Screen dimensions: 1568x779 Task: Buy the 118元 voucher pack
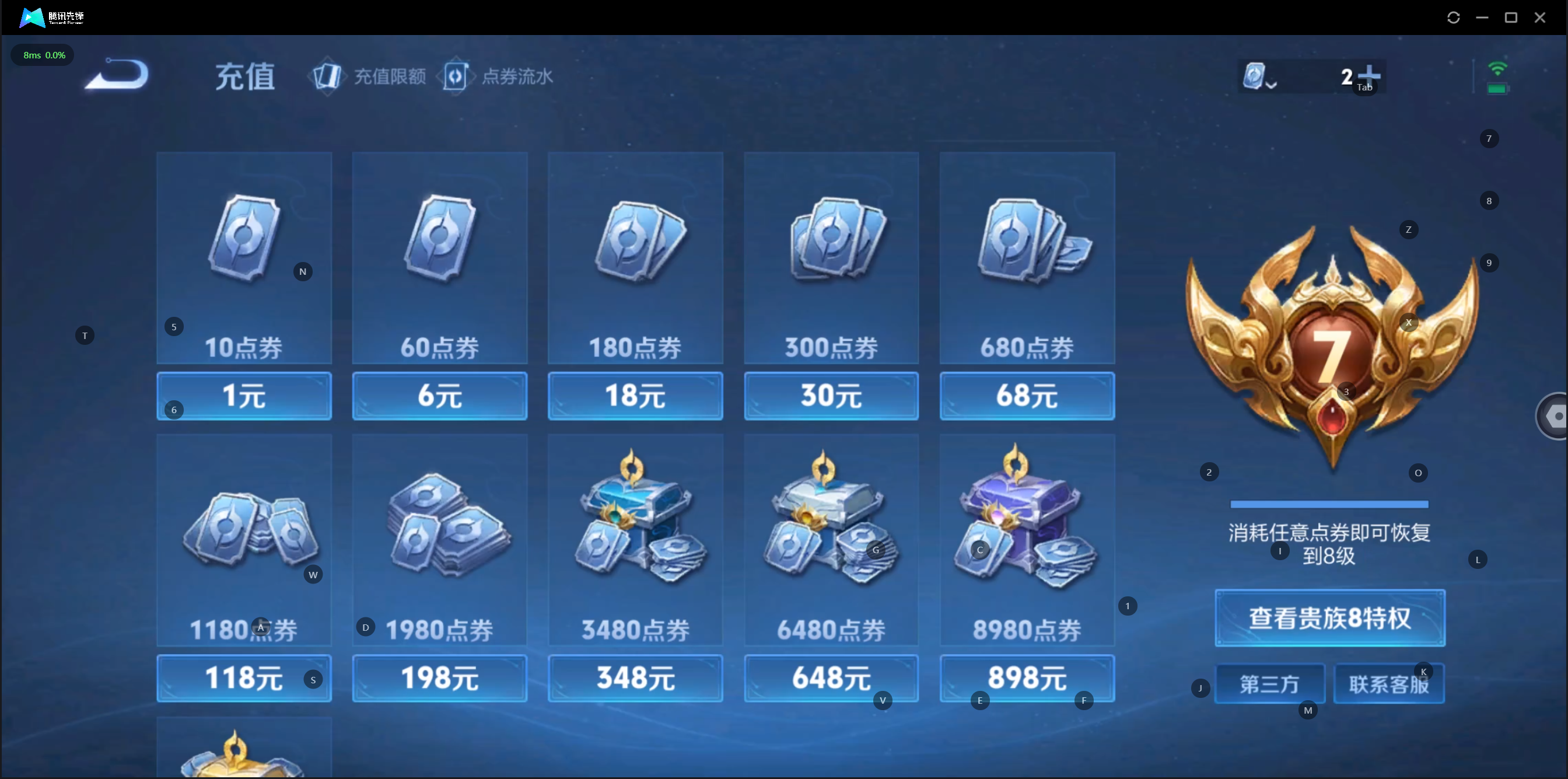[244, 678]
